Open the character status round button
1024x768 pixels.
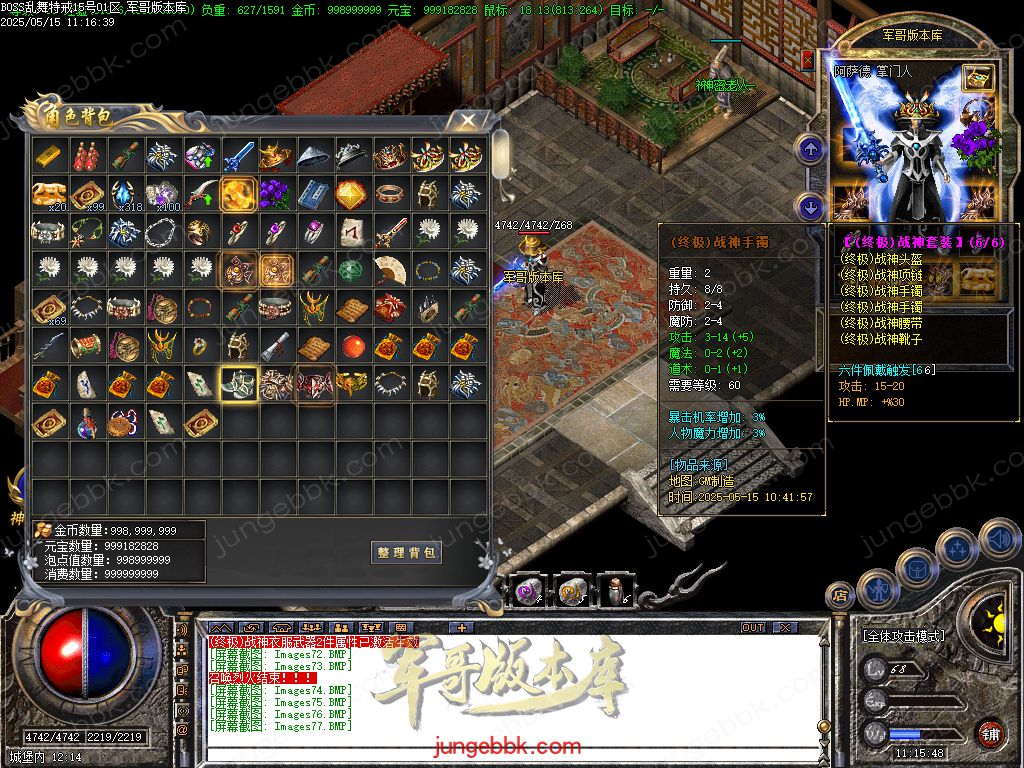pos(879,590)
